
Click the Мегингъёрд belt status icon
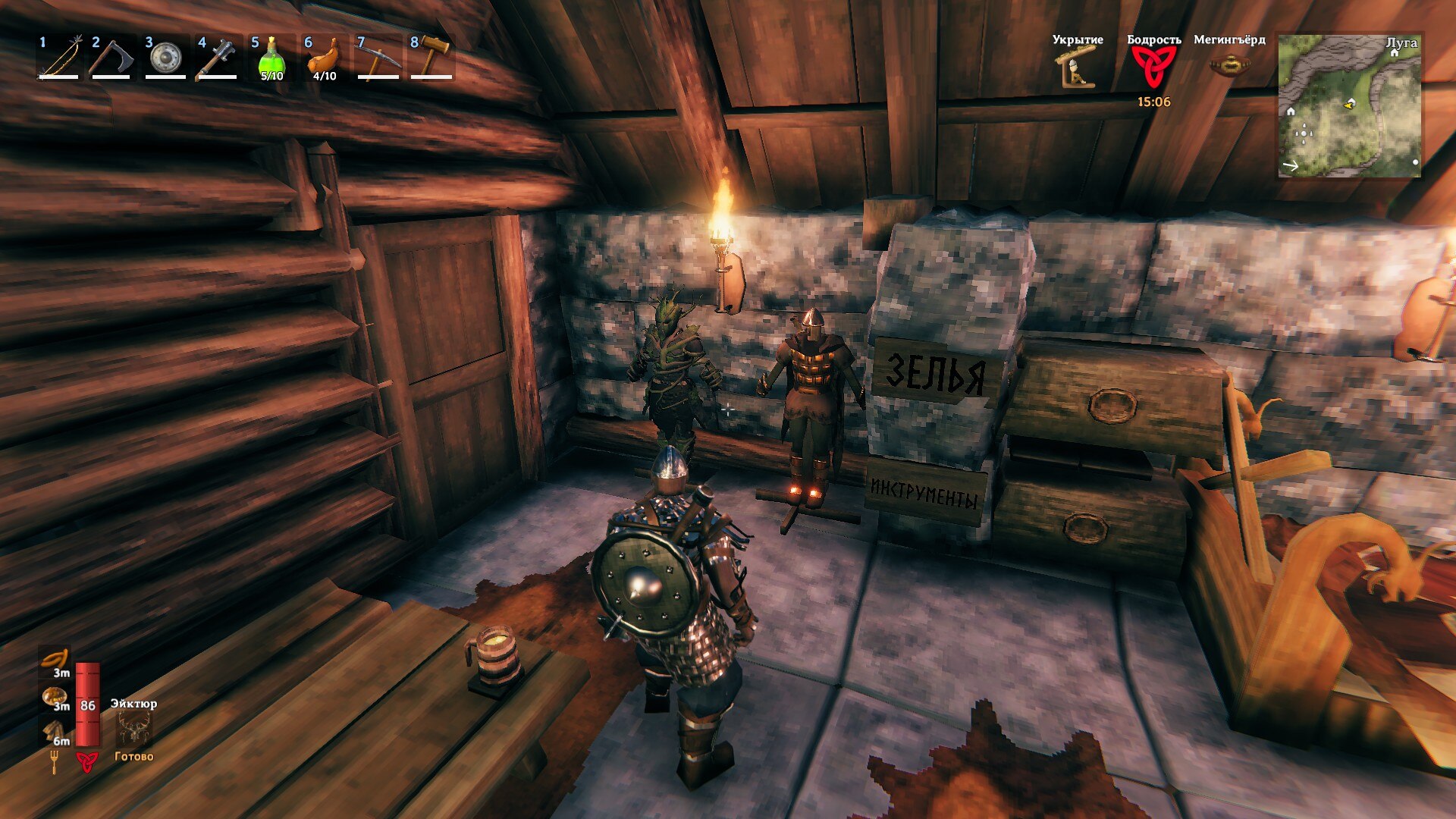[x=1229, y=66]
